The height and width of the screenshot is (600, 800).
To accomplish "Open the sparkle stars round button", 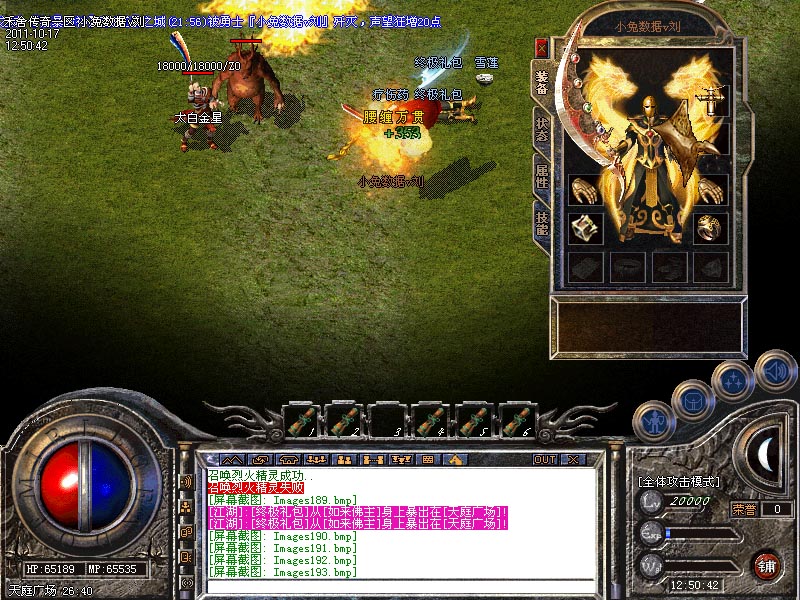I will click(733, 379).
